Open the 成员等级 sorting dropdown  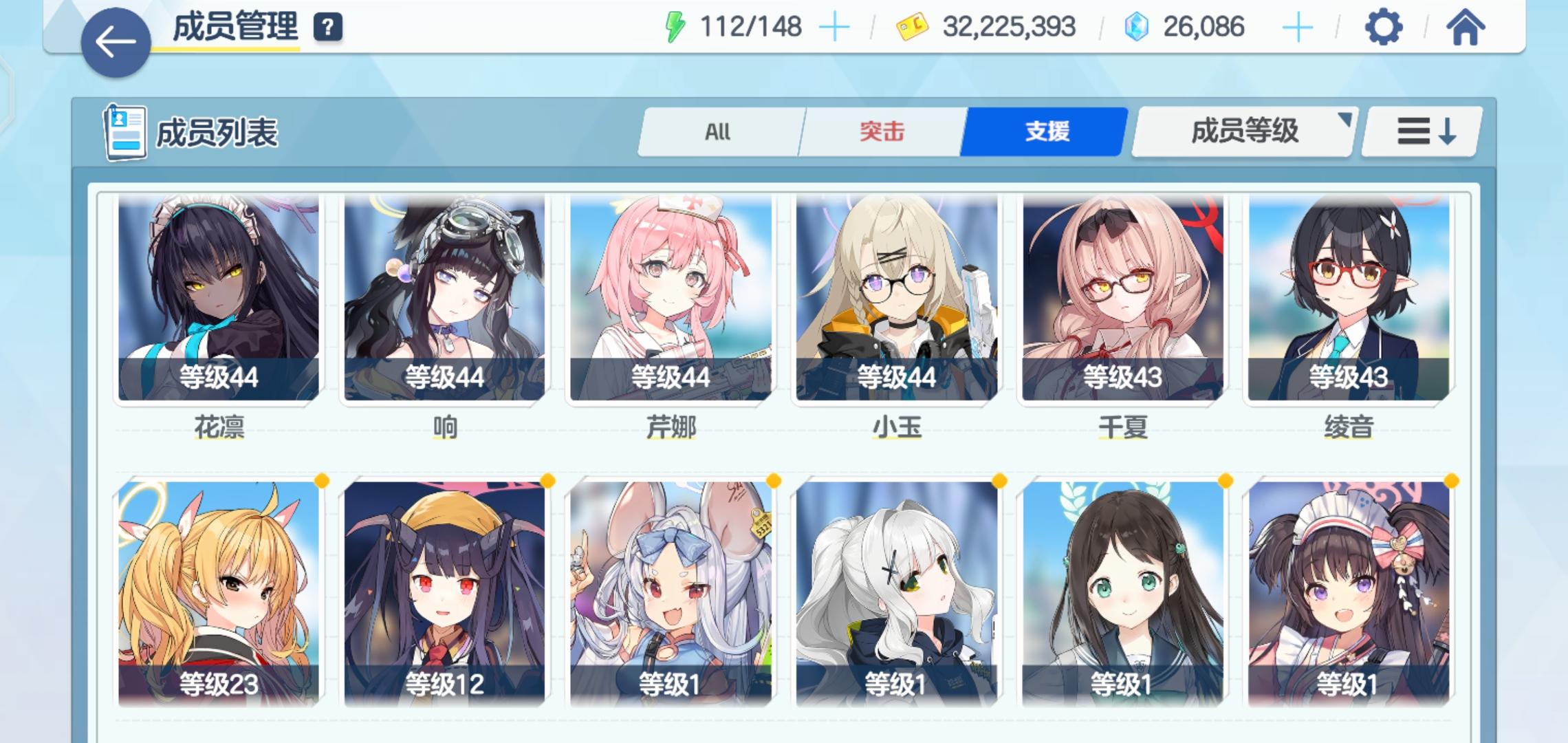coord(1243,132)
